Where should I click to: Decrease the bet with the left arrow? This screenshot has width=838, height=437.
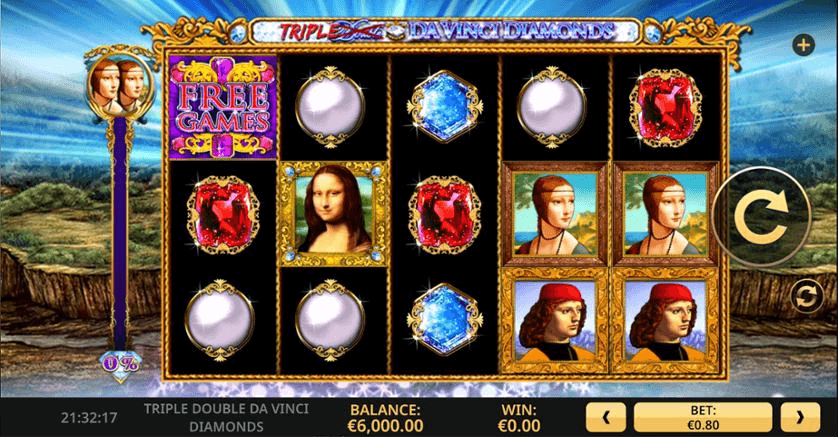(x=608, y=416)
